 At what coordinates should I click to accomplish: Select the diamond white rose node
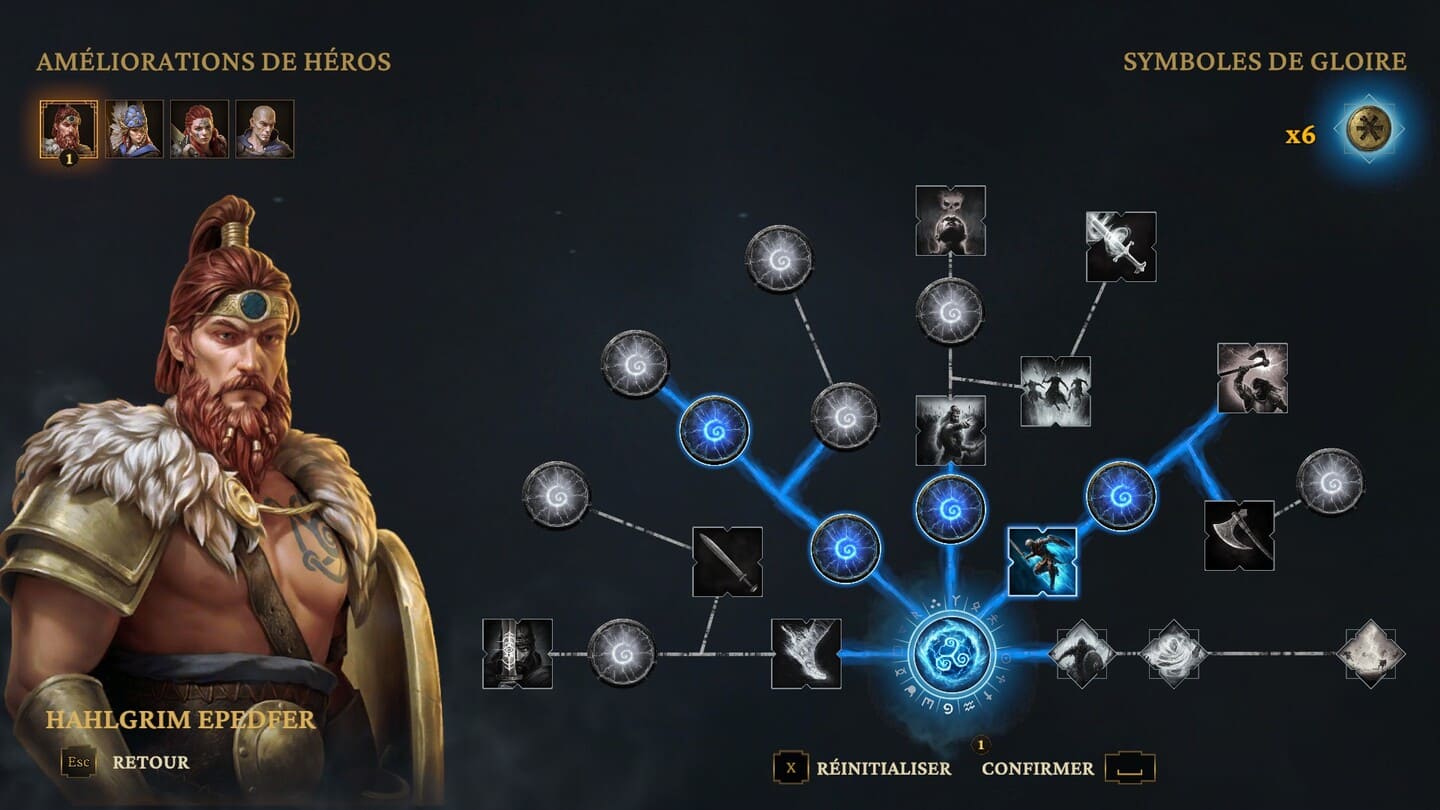point(1174,654)
